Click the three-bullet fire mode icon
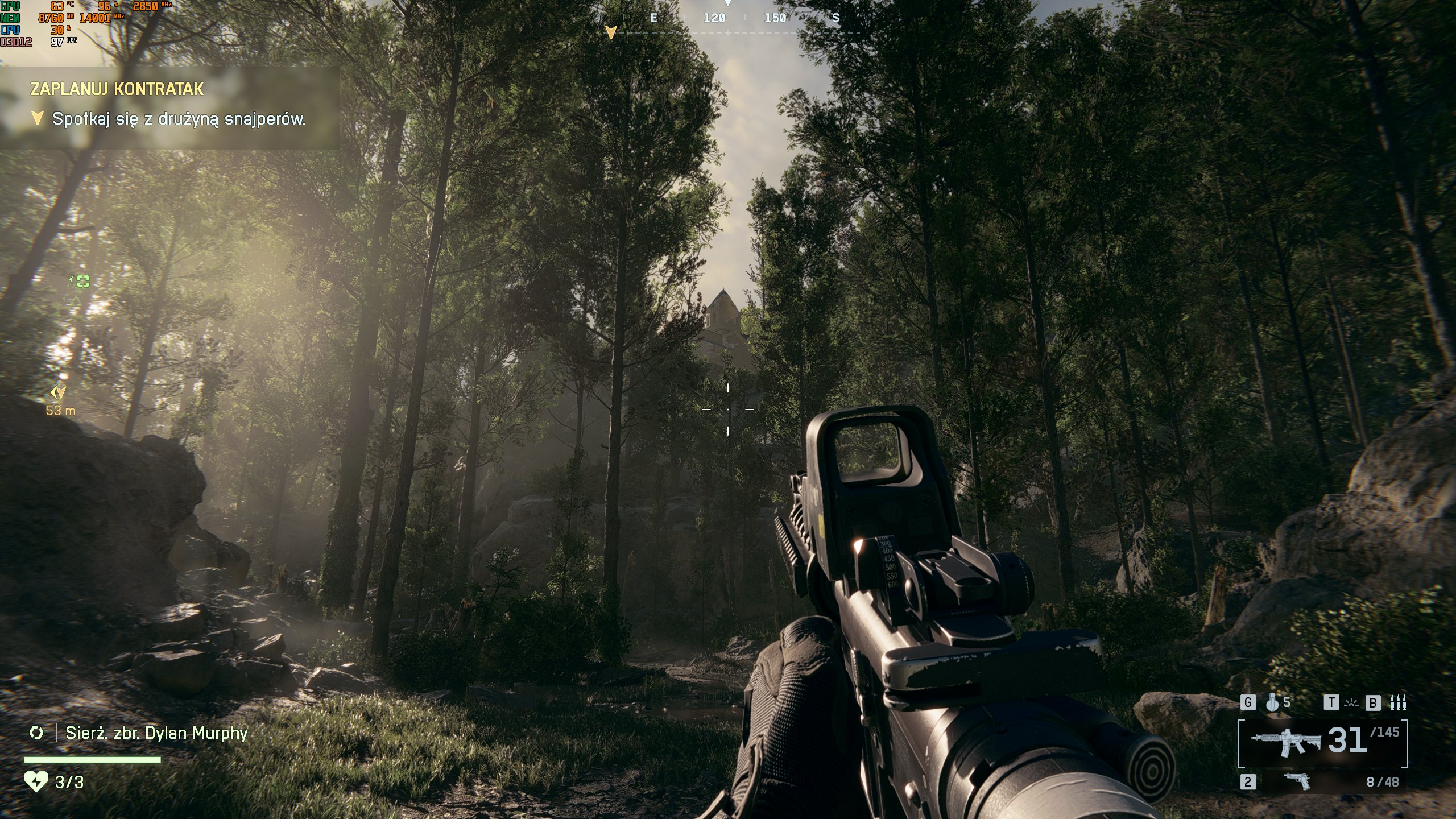 tap(1397, 704)
